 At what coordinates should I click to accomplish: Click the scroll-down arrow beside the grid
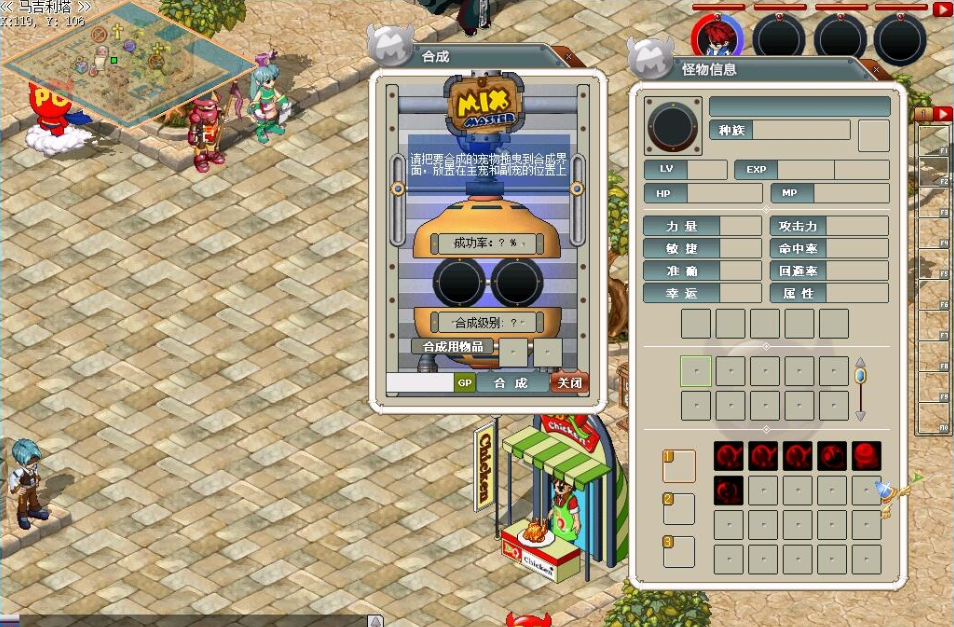[x=860, y=415]
